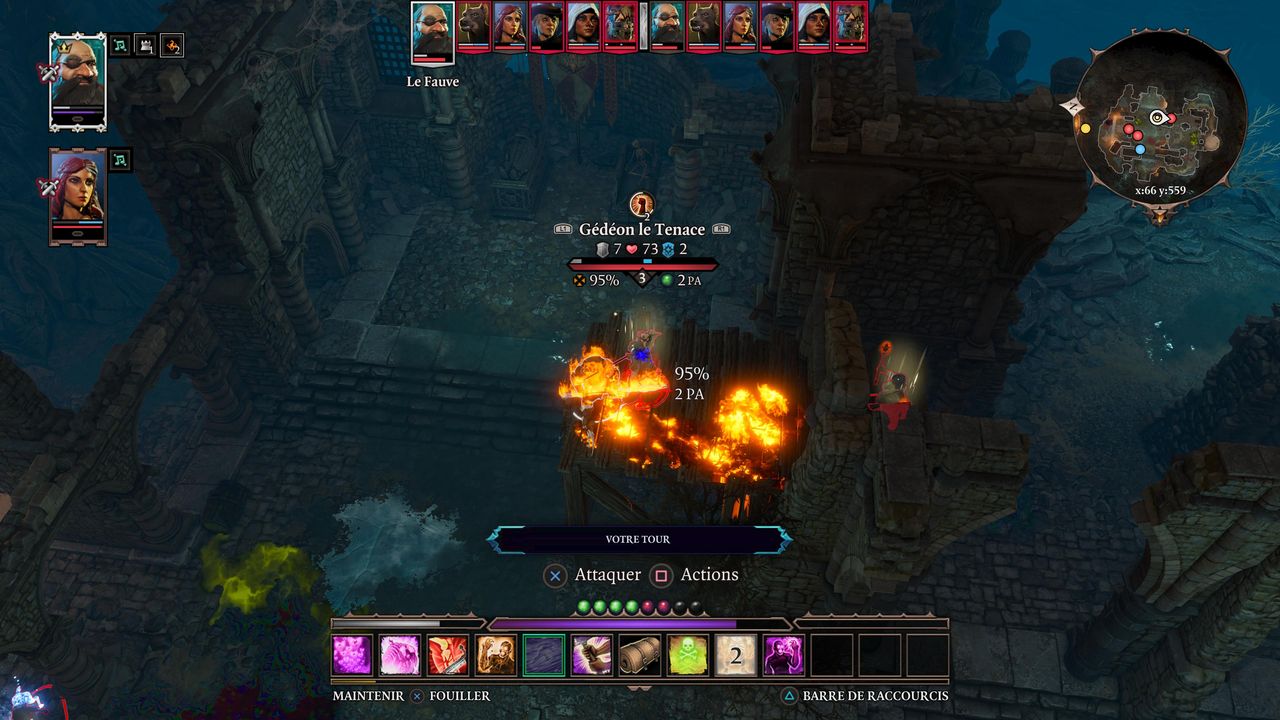Cast the purple glowing figure skill
Image resolution: width=1280 pixels, height=720 pixels.
click(x=784, y=655)
